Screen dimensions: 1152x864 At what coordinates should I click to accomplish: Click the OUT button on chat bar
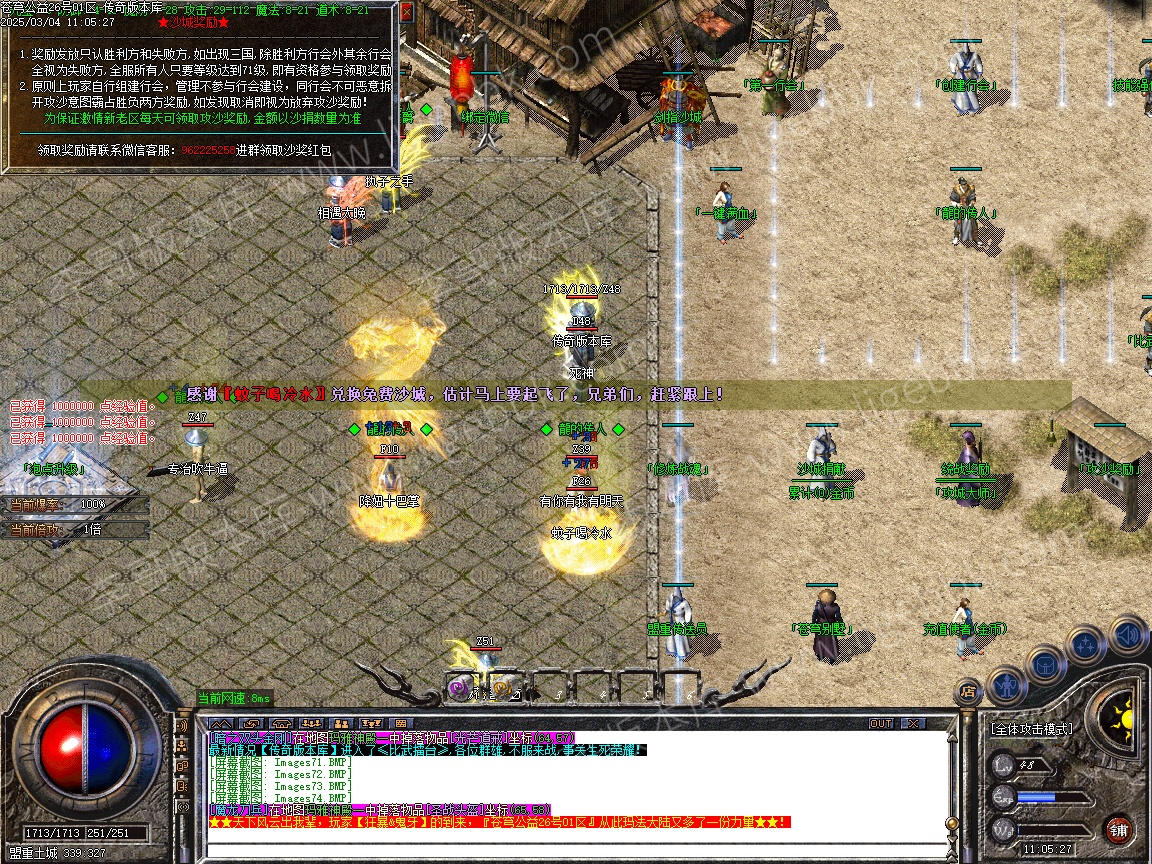point(881,723)
